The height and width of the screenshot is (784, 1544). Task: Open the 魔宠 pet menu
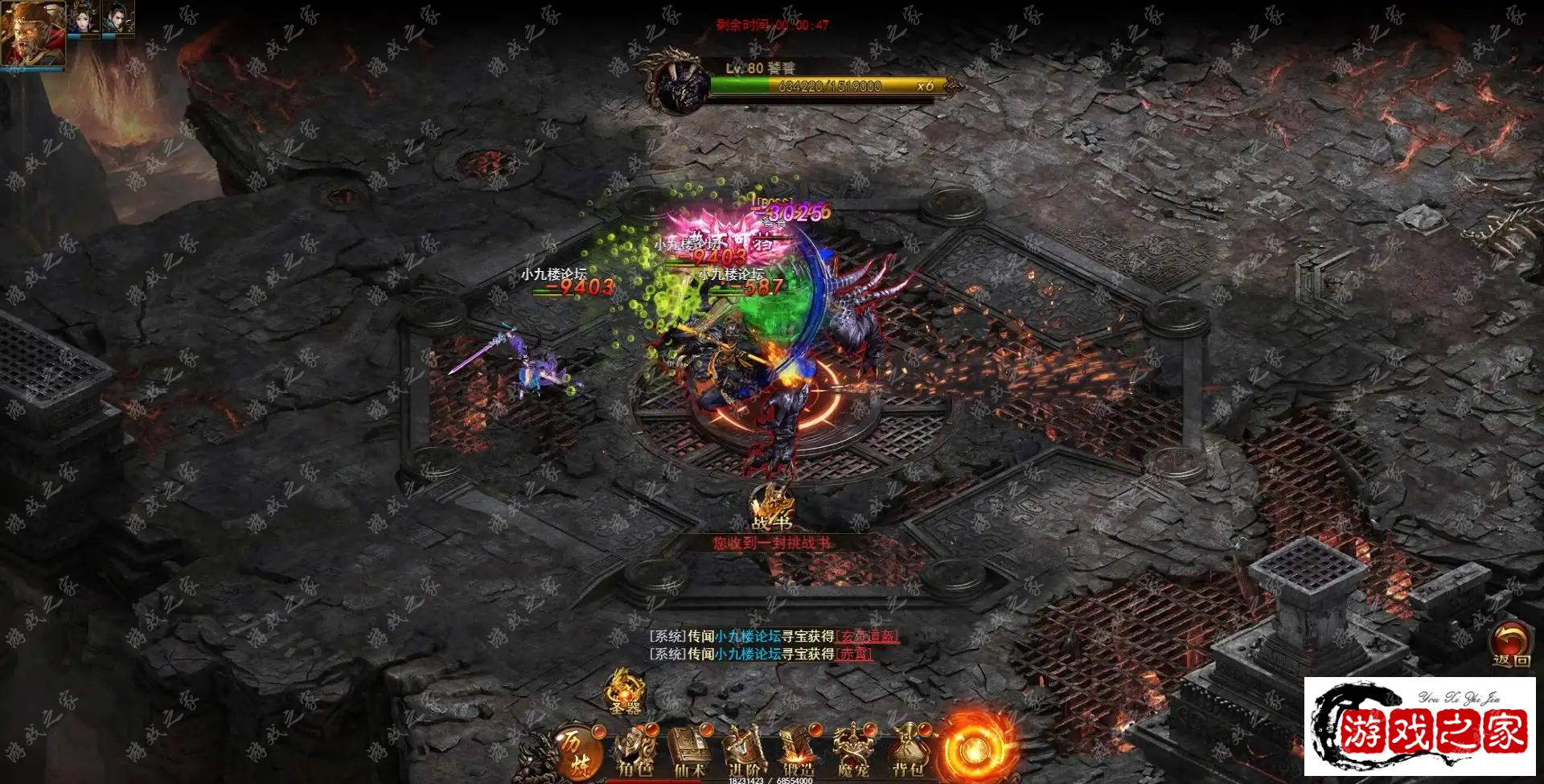click(853, 752)
